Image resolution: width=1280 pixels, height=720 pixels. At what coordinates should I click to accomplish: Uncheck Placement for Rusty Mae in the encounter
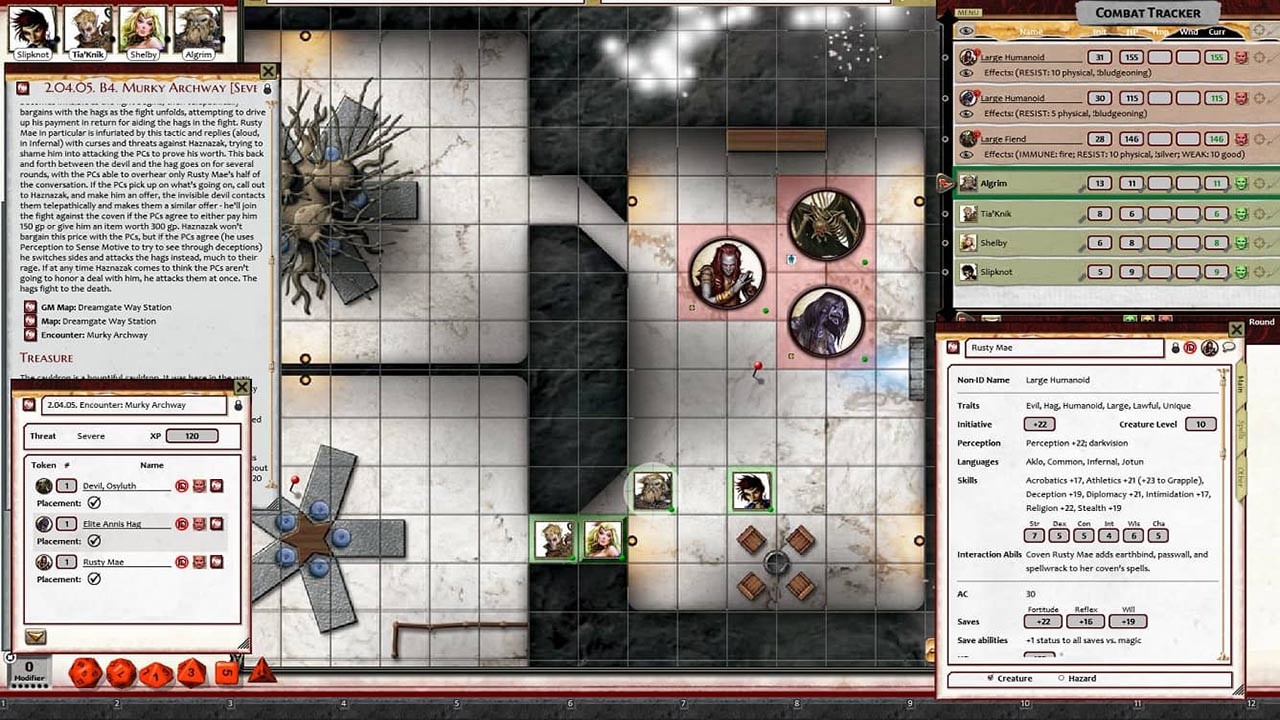point(93,579)
